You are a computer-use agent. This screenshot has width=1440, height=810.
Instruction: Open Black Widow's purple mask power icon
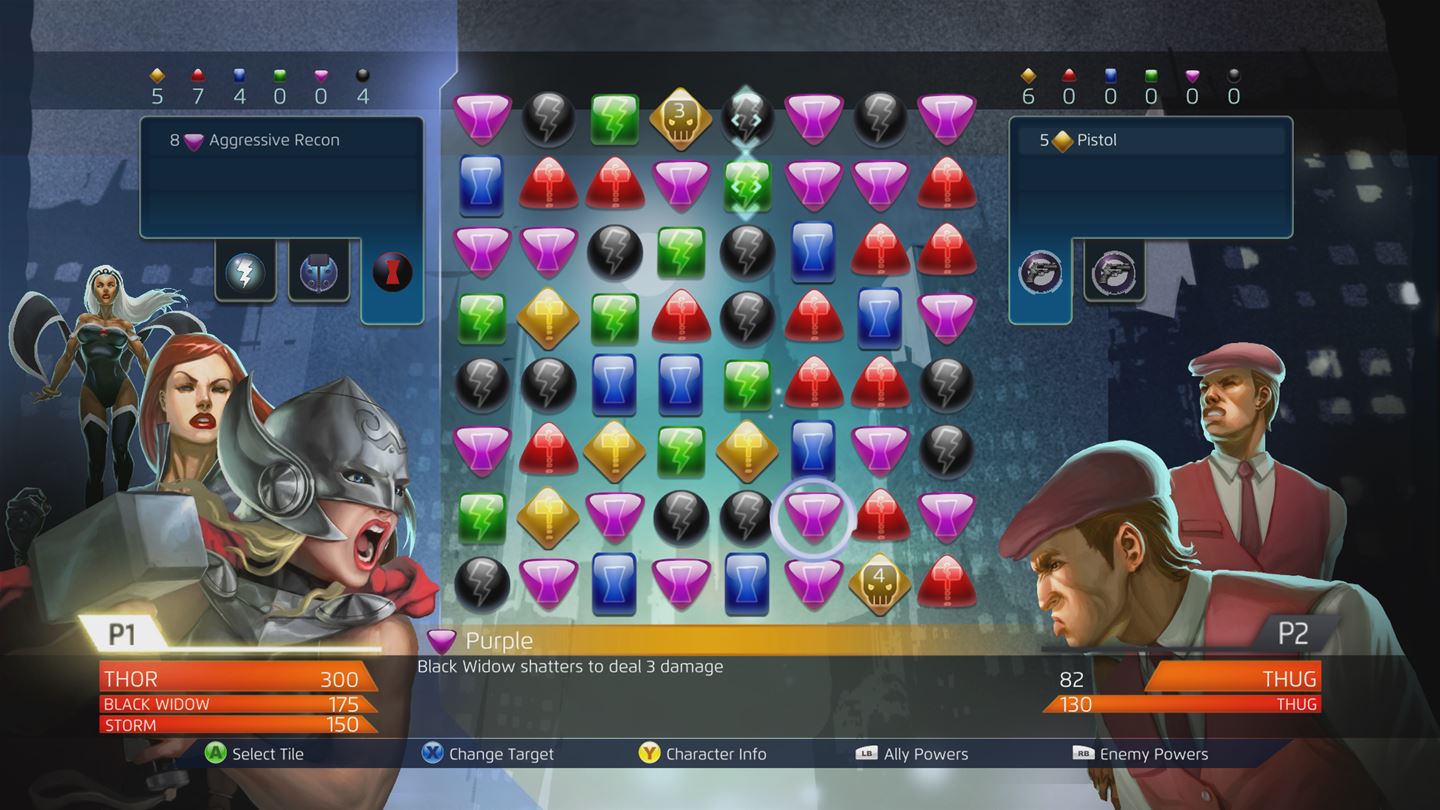coord(318,271)
